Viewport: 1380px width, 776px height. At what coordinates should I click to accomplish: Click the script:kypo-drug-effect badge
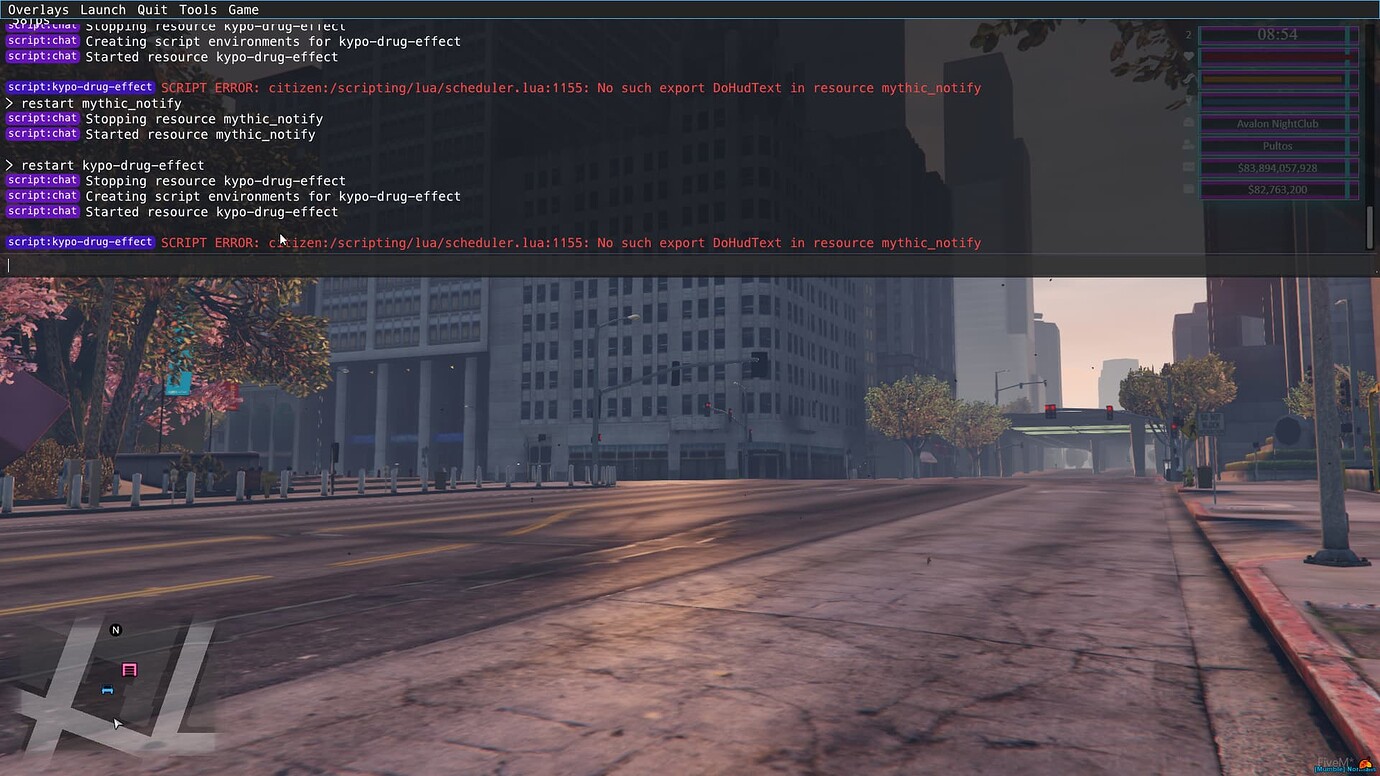coord(79,242)
